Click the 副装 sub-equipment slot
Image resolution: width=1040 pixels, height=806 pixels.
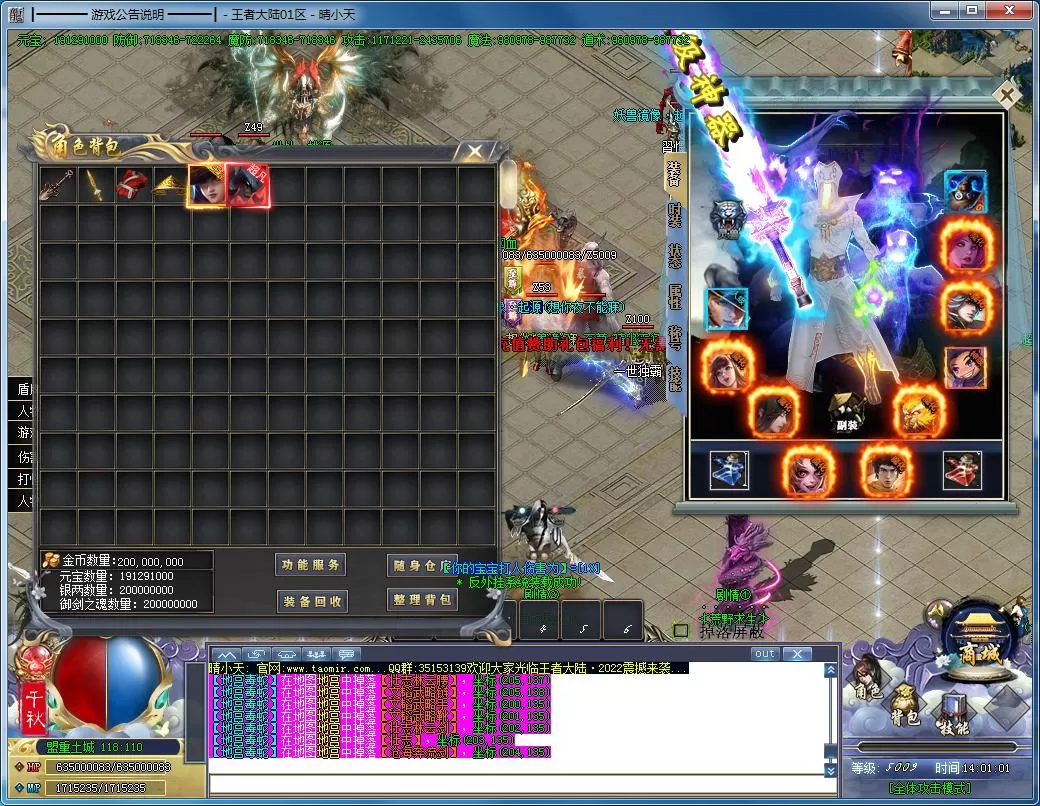(848, 409)
